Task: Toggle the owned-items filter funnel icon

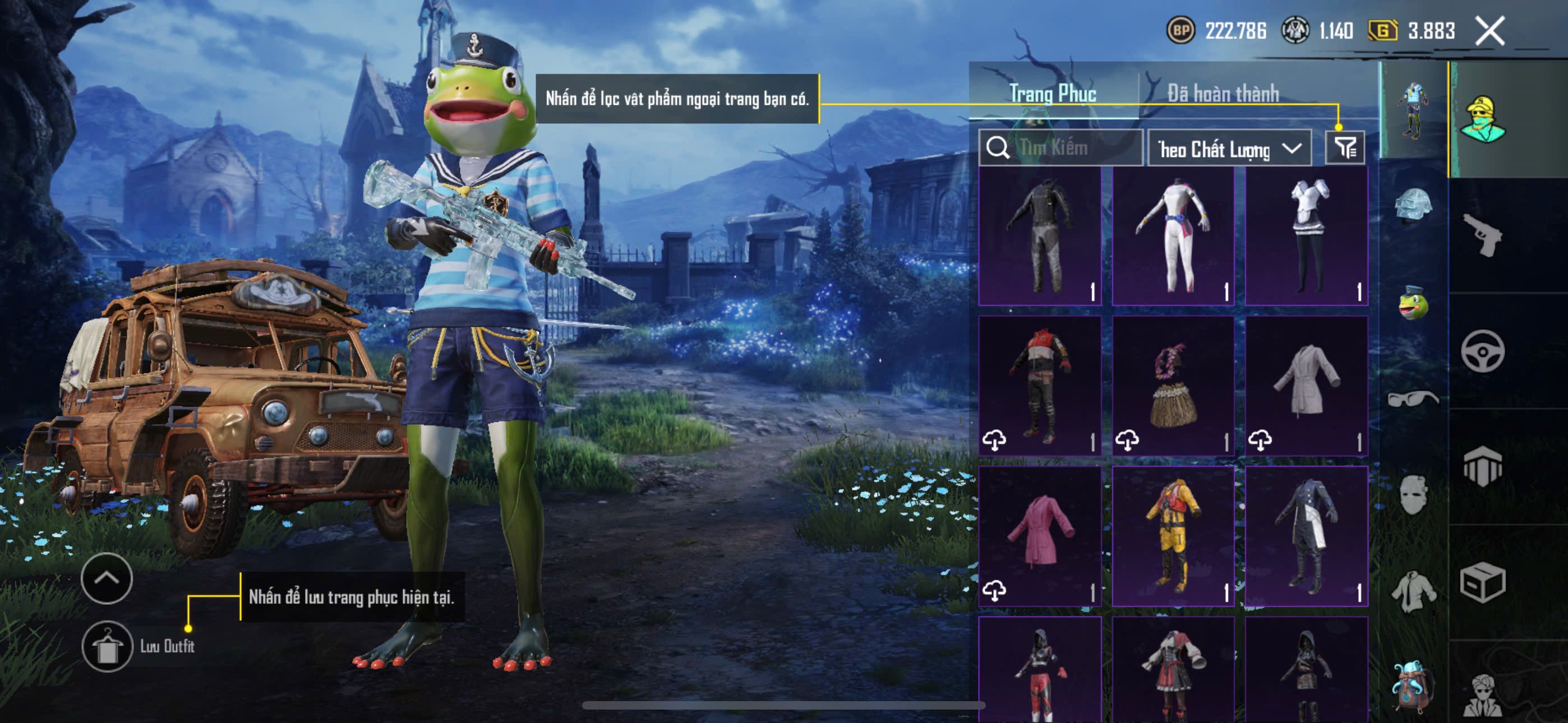Action: pos(1345,148)
